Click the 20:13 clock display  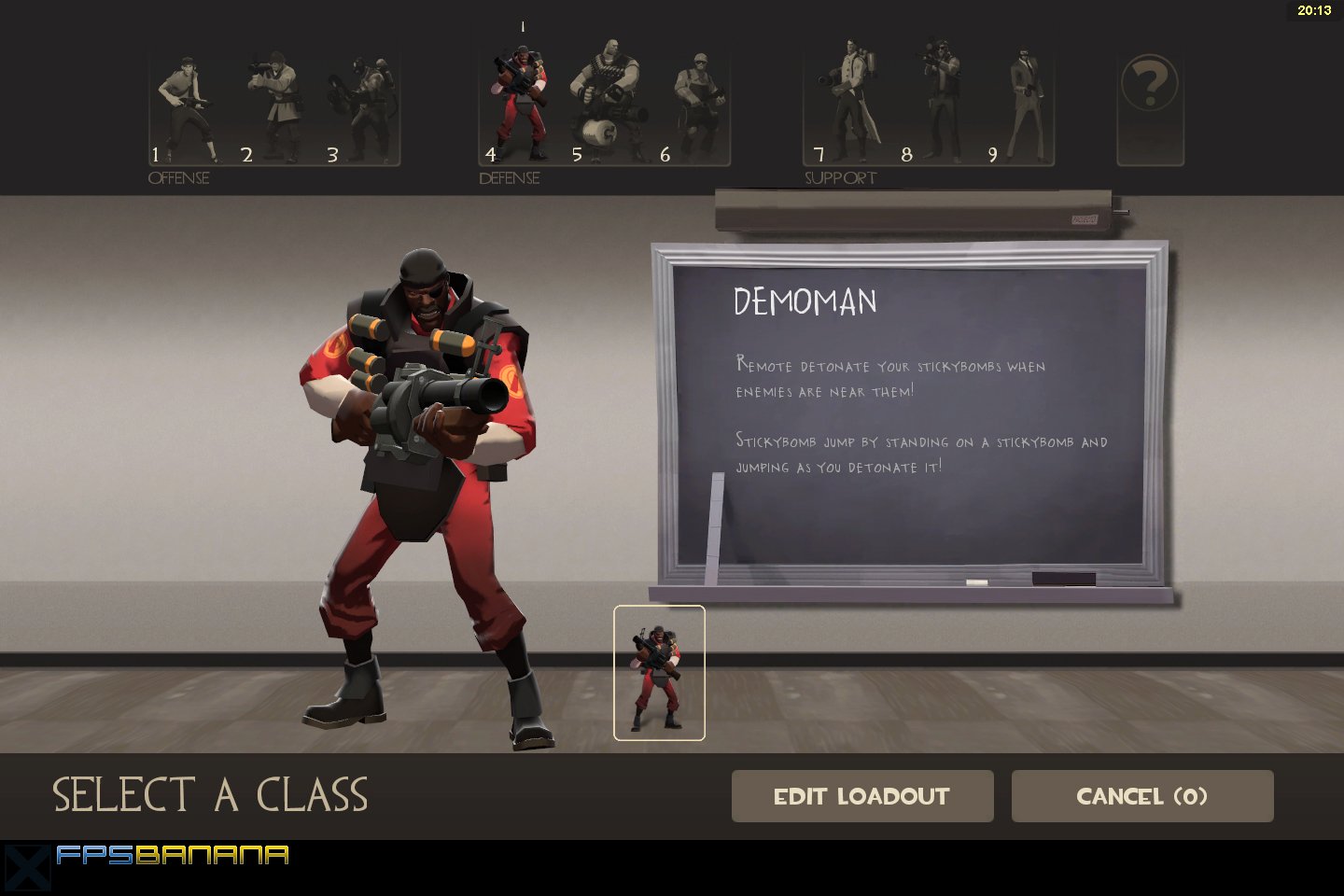coord(1317,11)
